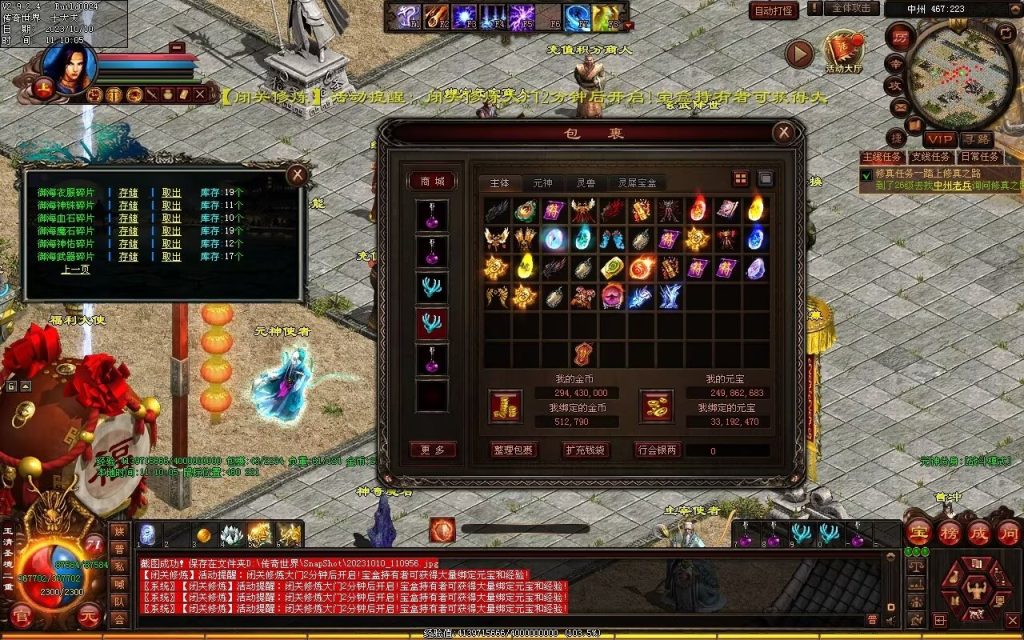The height and width of the screenshot is (640, 1024).
Task: Switch to the 日常任务 quest tab
Action: point(978,157)
